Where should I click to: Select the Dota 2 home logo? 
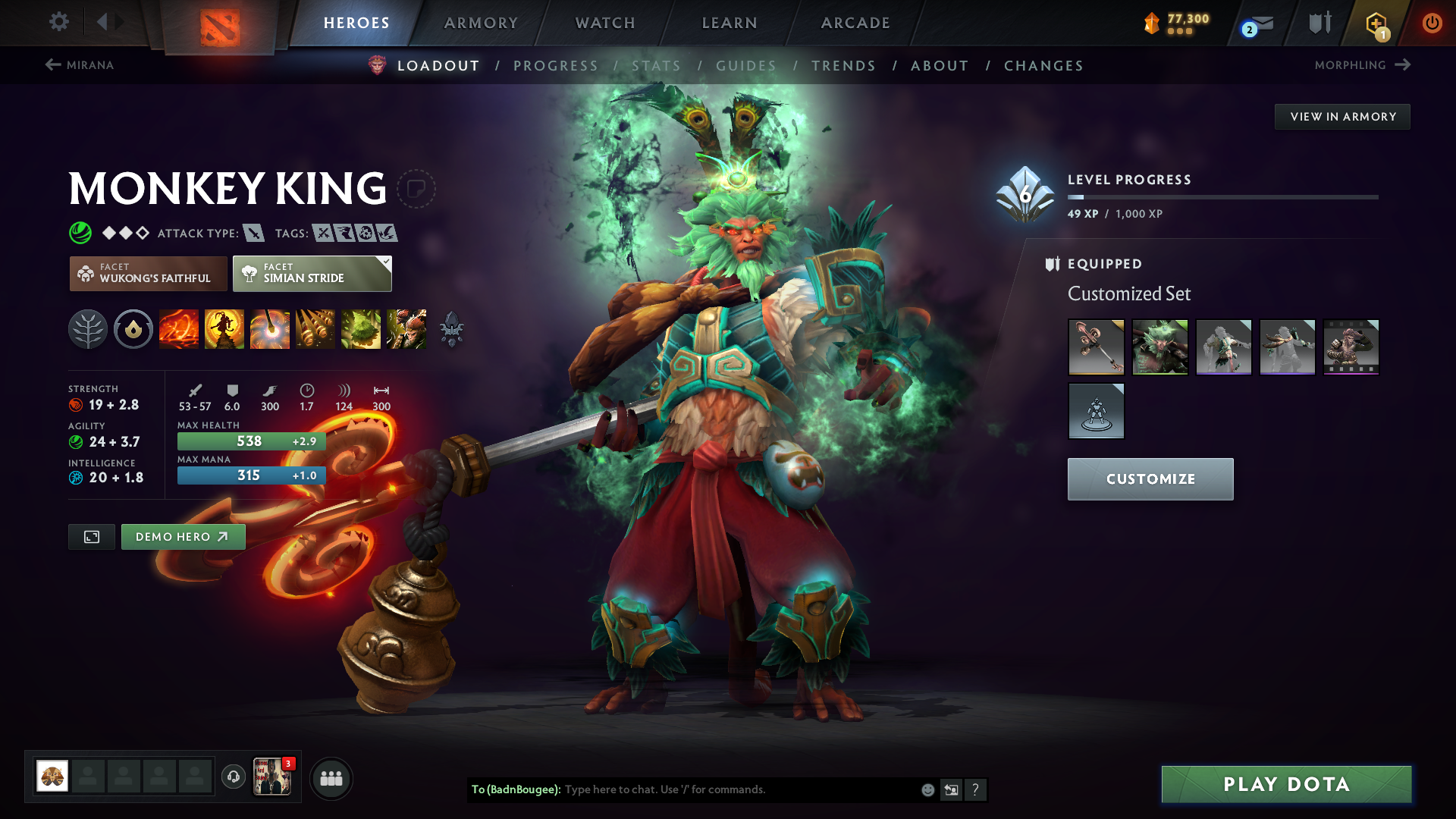click(x=221, y=22)
